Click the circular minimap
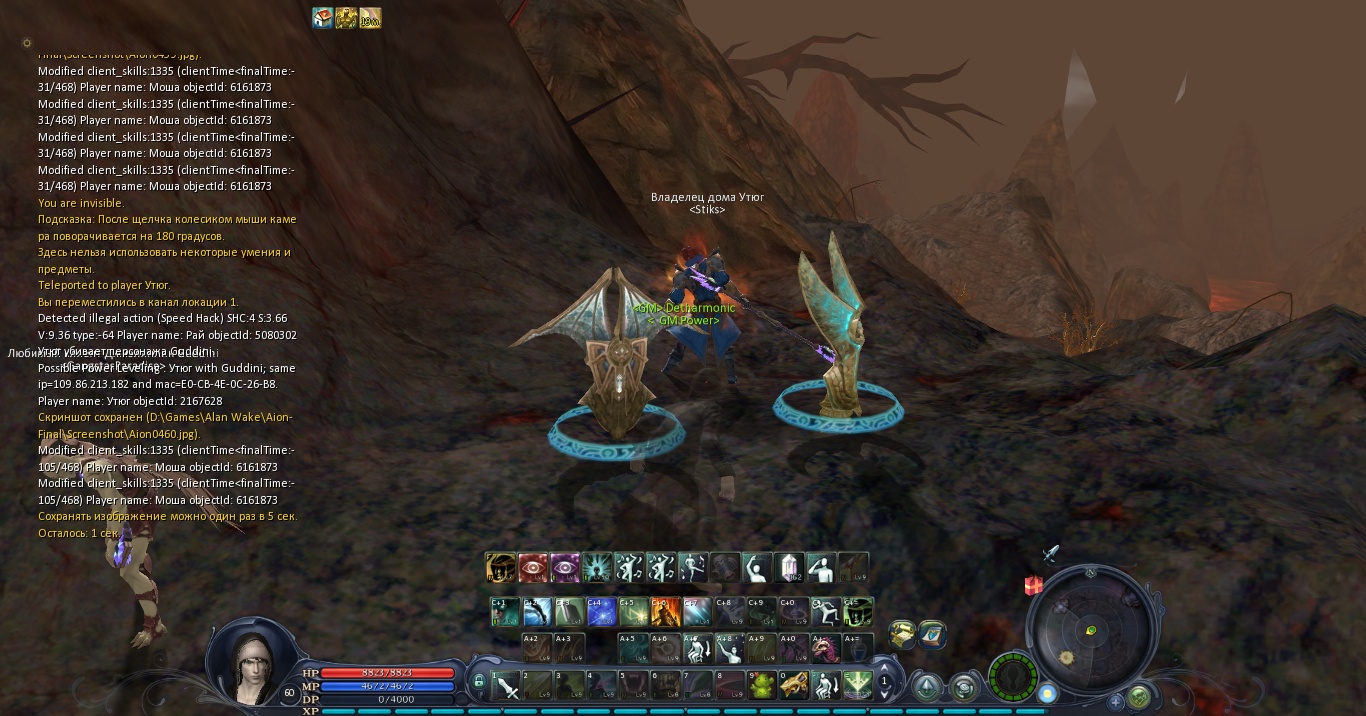The image size is (1366, 716). pyautogui.click(x=1090, y=630)
